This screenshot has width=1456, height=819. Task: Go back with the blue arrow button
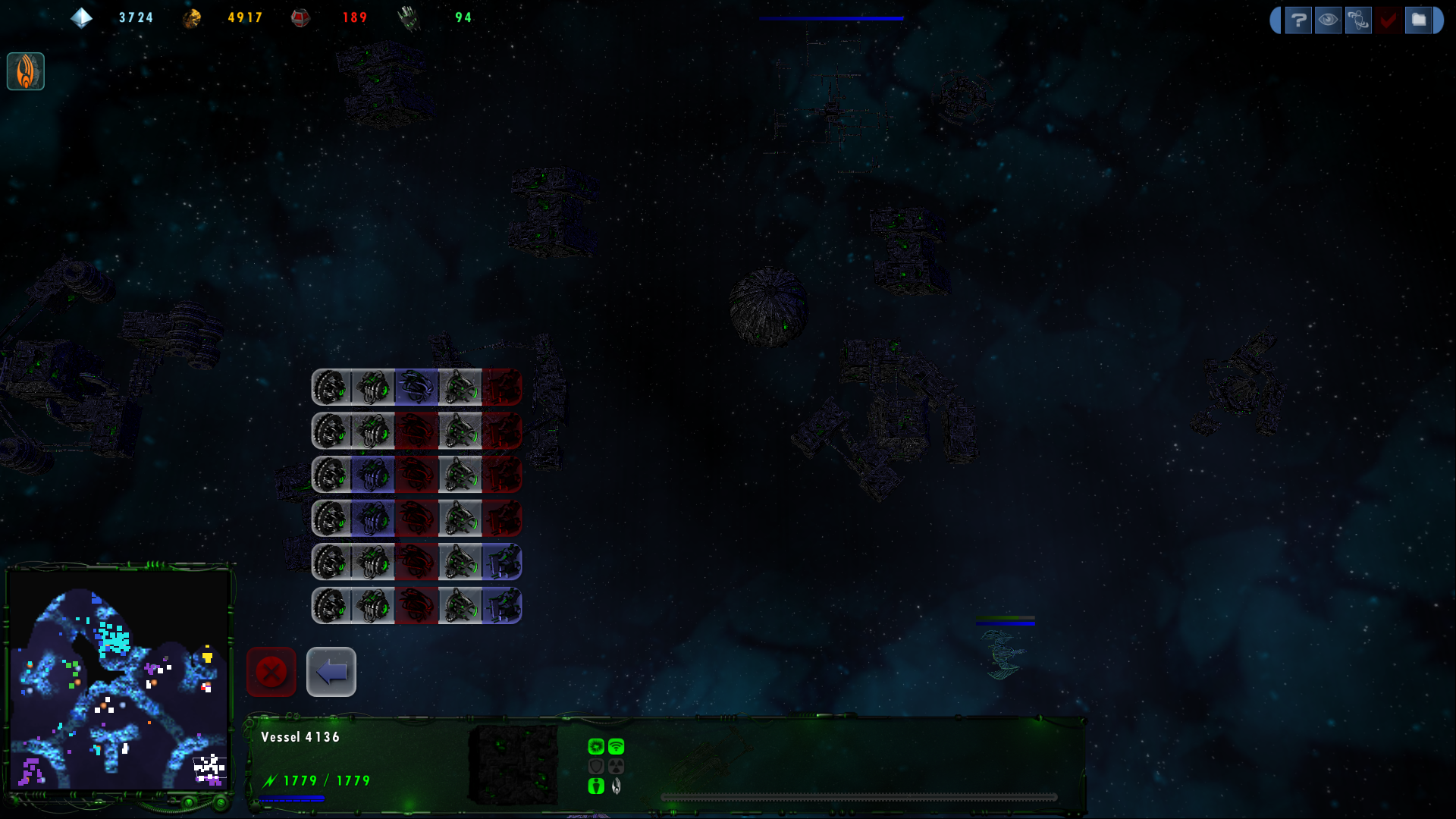[x=331, y=672]
